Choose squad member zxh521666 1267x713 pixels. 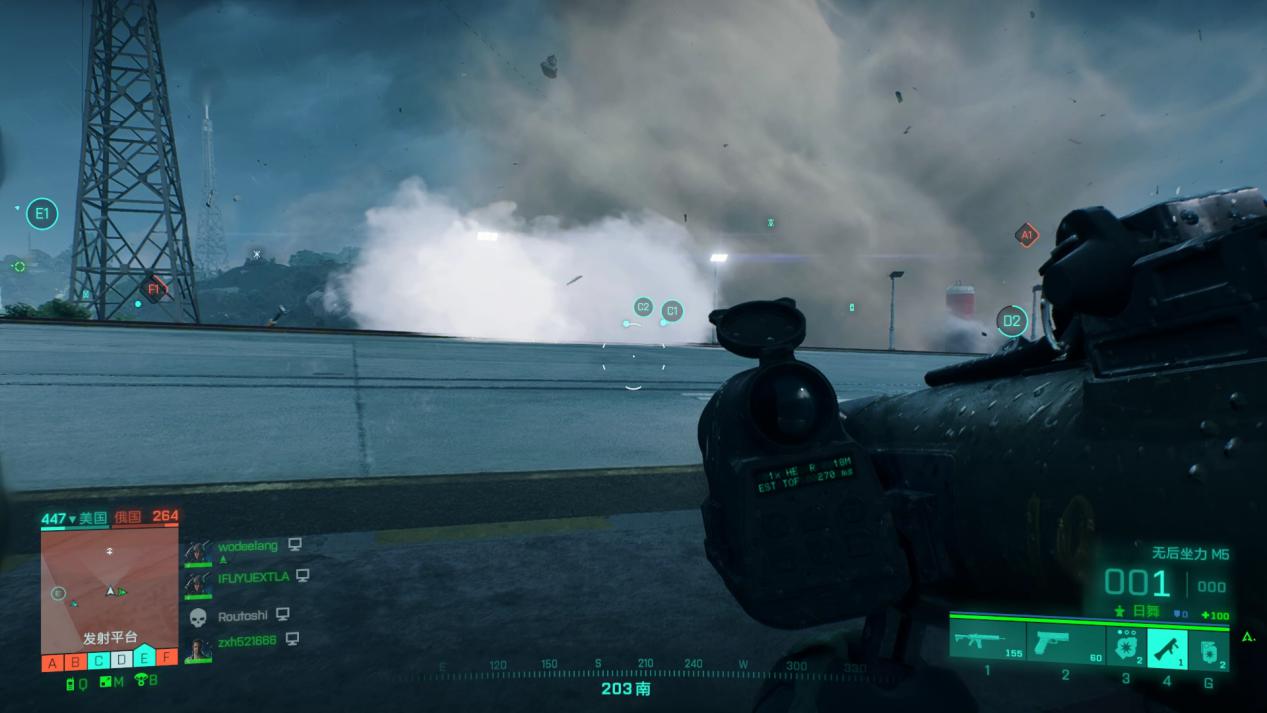point(246,640)
